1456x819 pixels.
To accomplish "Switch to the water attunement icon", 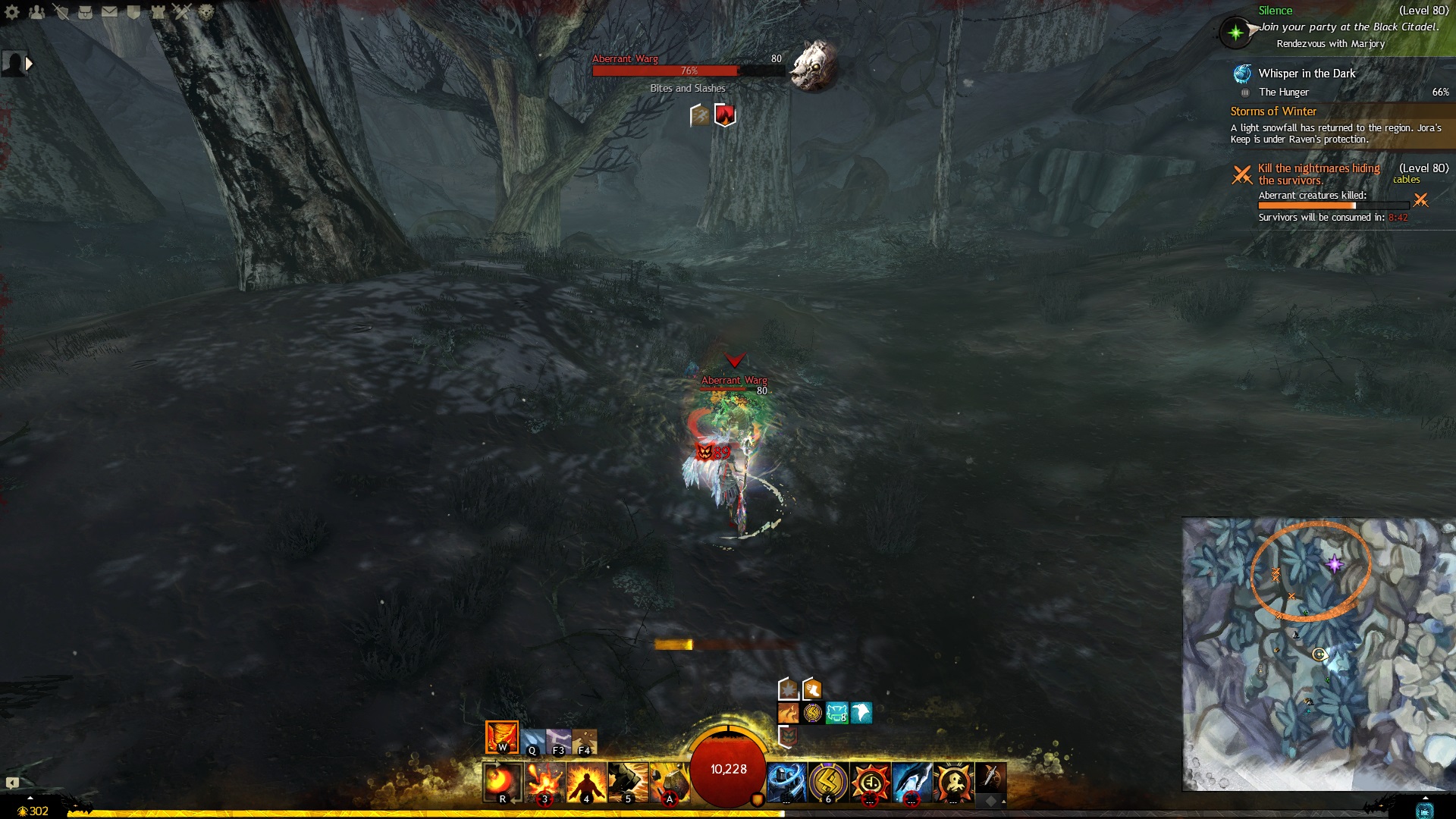I will tap(532, 742).
